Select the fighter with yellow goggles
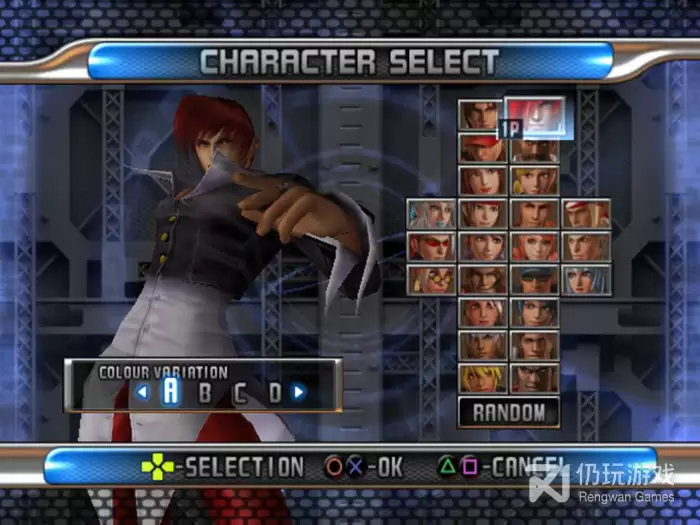 (431, 279)
